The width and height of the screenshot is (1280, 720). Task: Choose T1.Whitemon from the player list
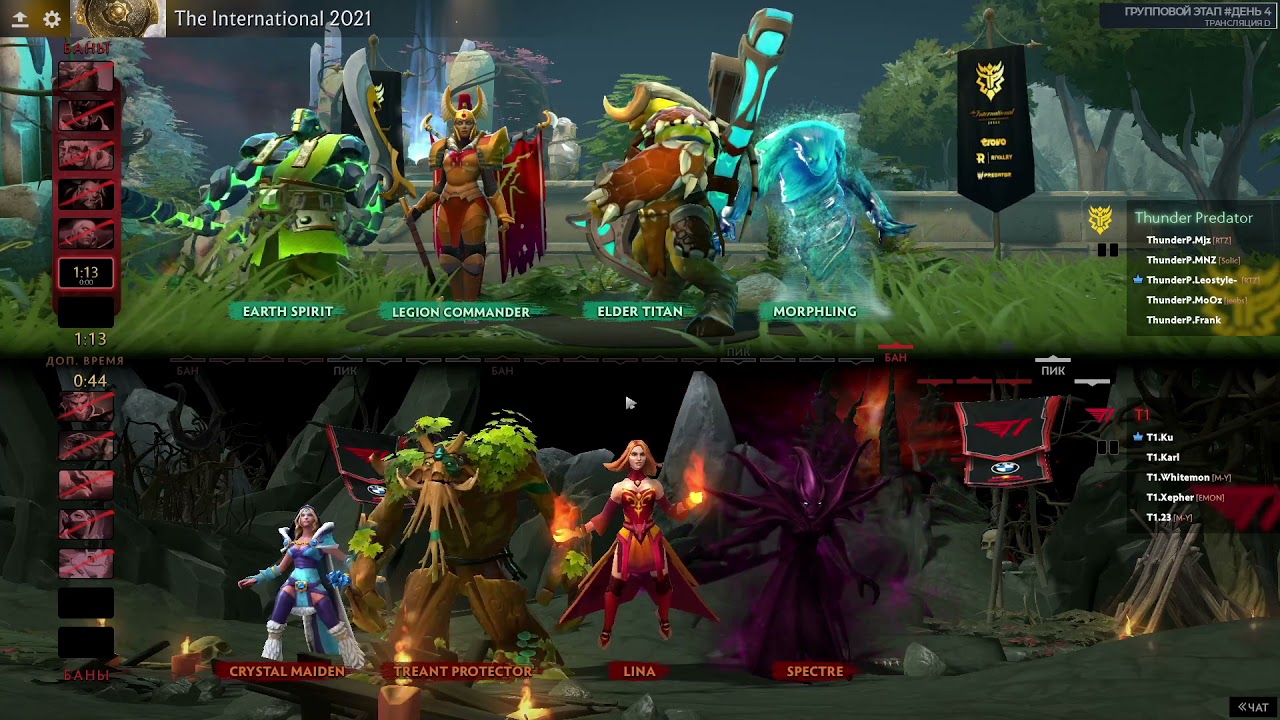[1177, 477]
